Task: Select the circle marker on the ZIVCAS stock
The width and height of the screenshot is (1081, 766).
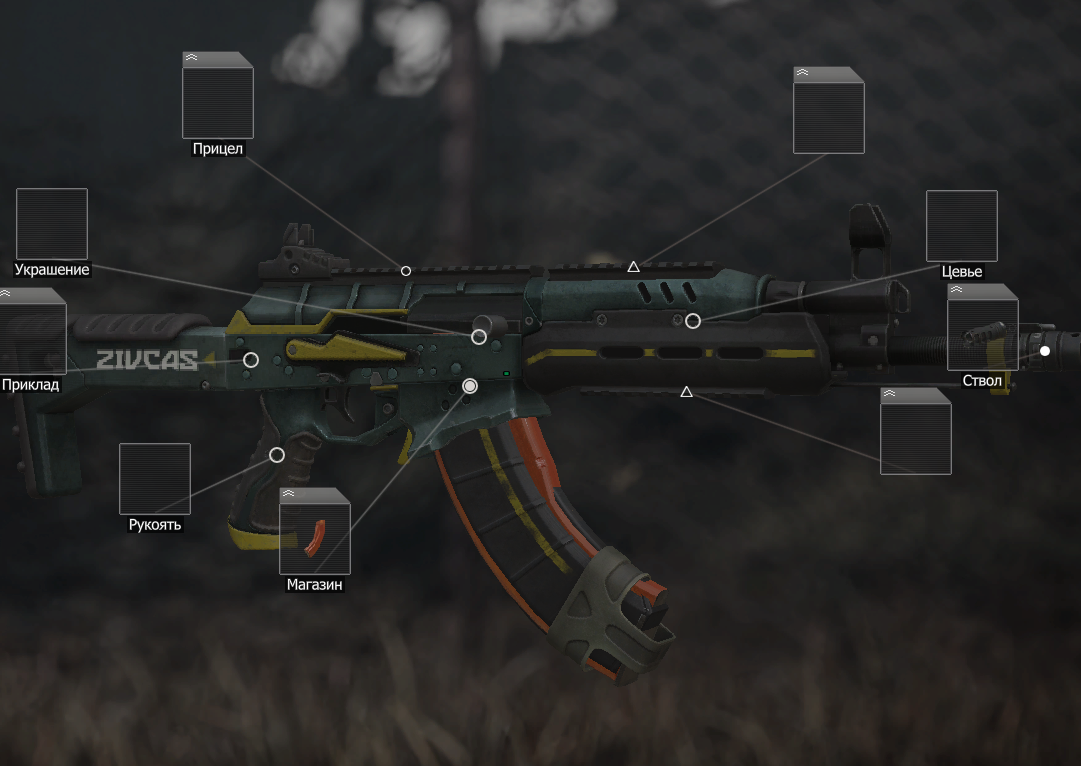Action: [251, 360]
